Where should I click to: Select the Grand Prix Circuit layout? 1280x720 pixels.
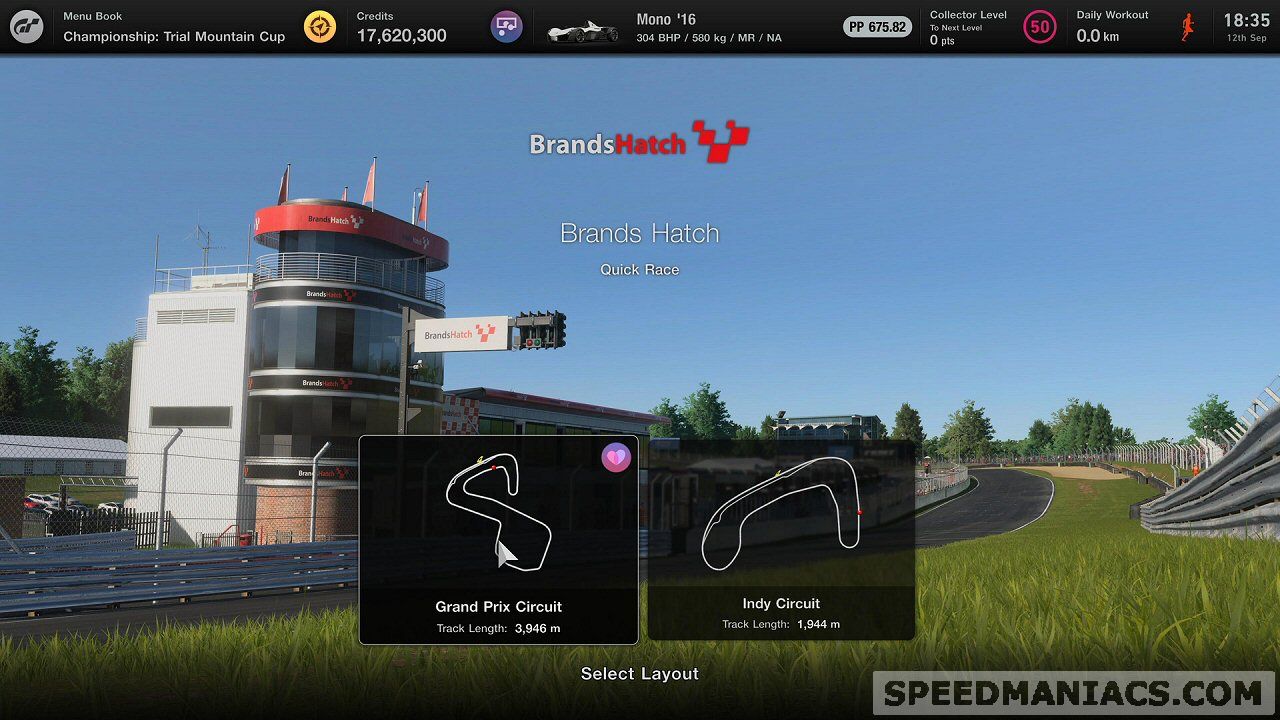[x=498, y=540]
